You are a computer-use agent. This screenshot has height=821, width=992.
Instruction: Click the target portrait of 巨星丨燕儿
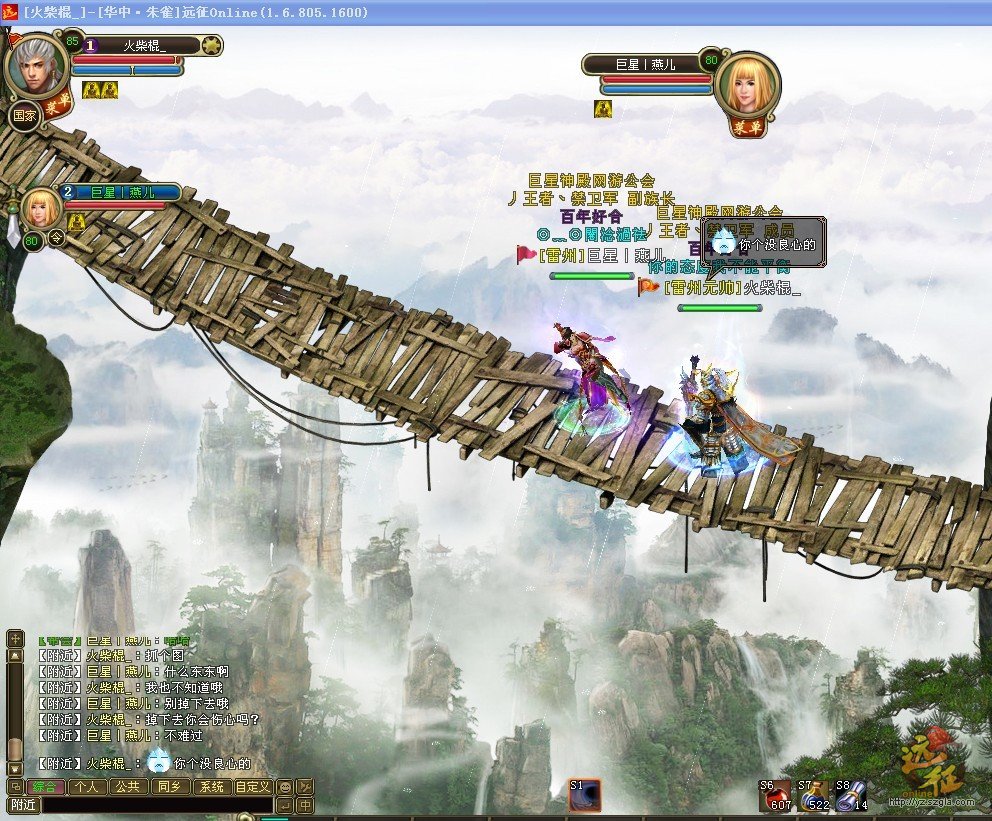[749, 85]
